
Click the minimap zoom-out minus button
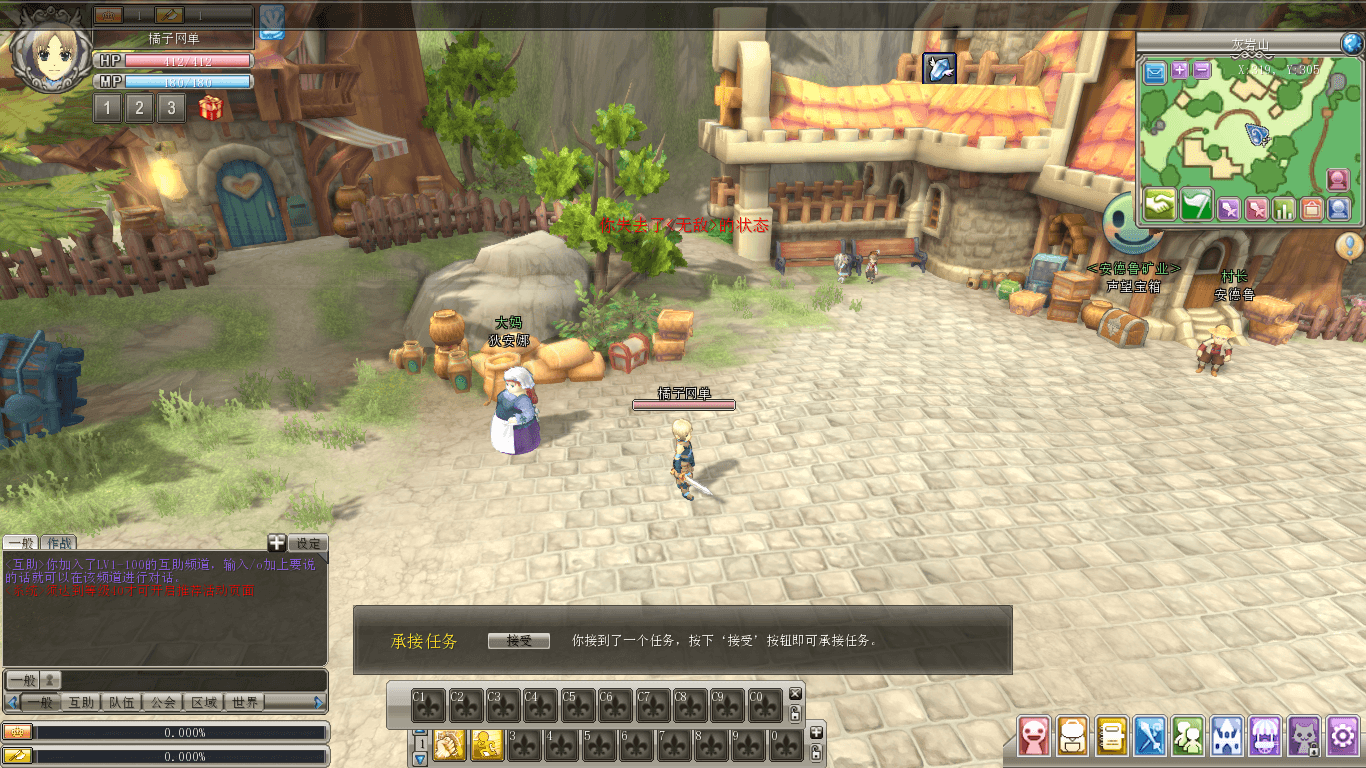coord(1201,70)
